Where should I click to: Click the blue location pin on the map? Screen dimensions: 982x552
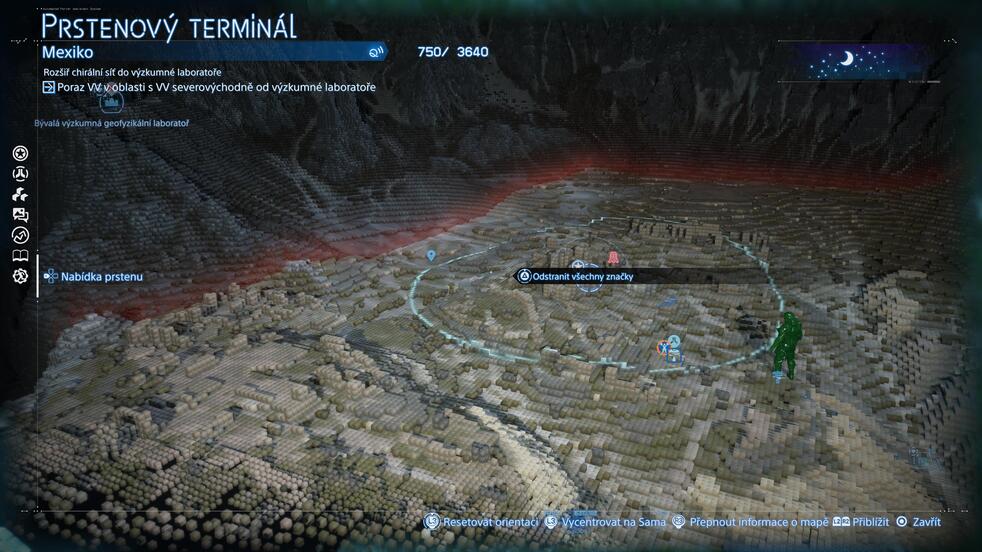pyautogui.click(x=431, y=256)
